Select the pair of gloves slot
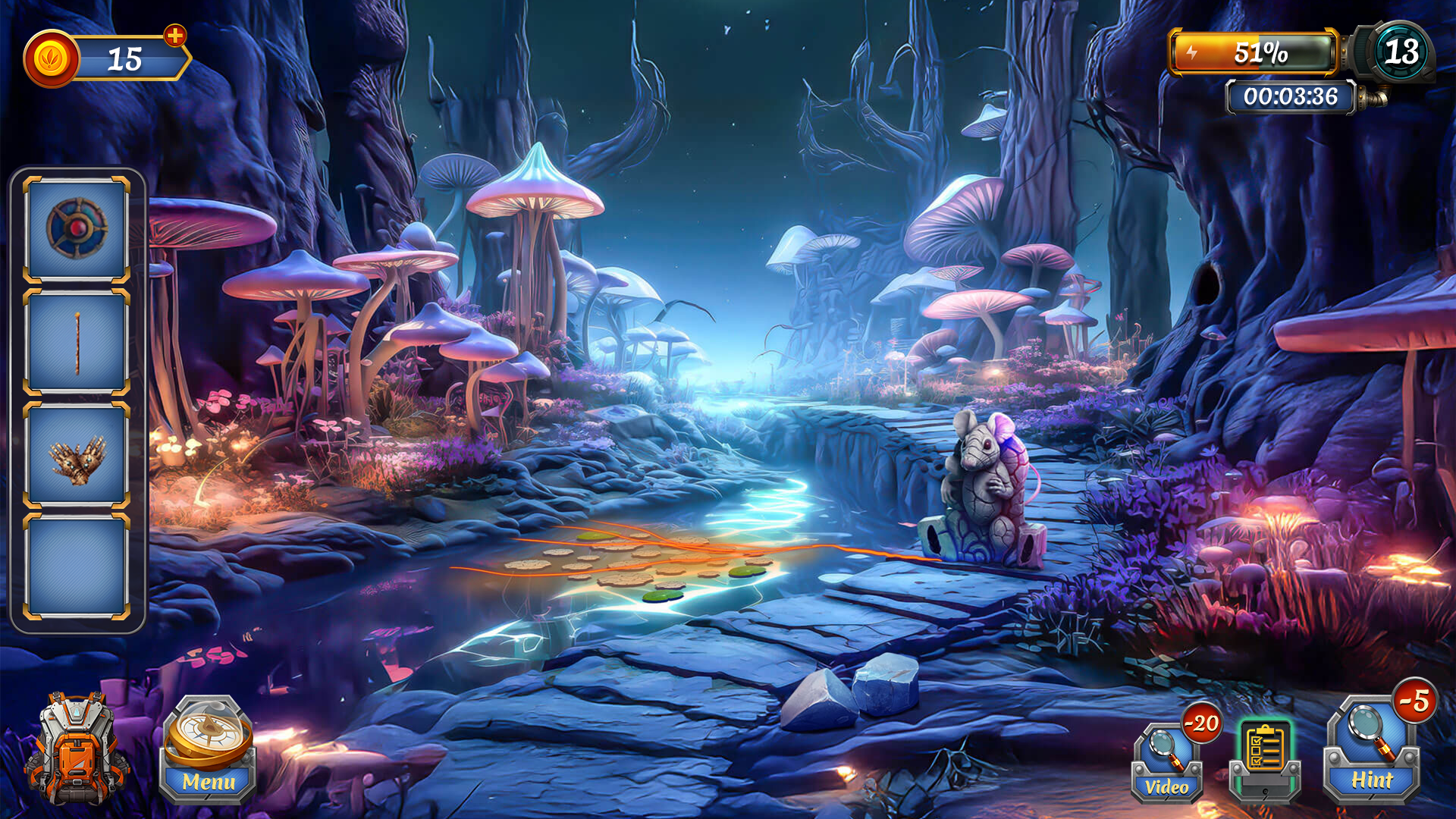The image size is (1456, 819). 77,457
